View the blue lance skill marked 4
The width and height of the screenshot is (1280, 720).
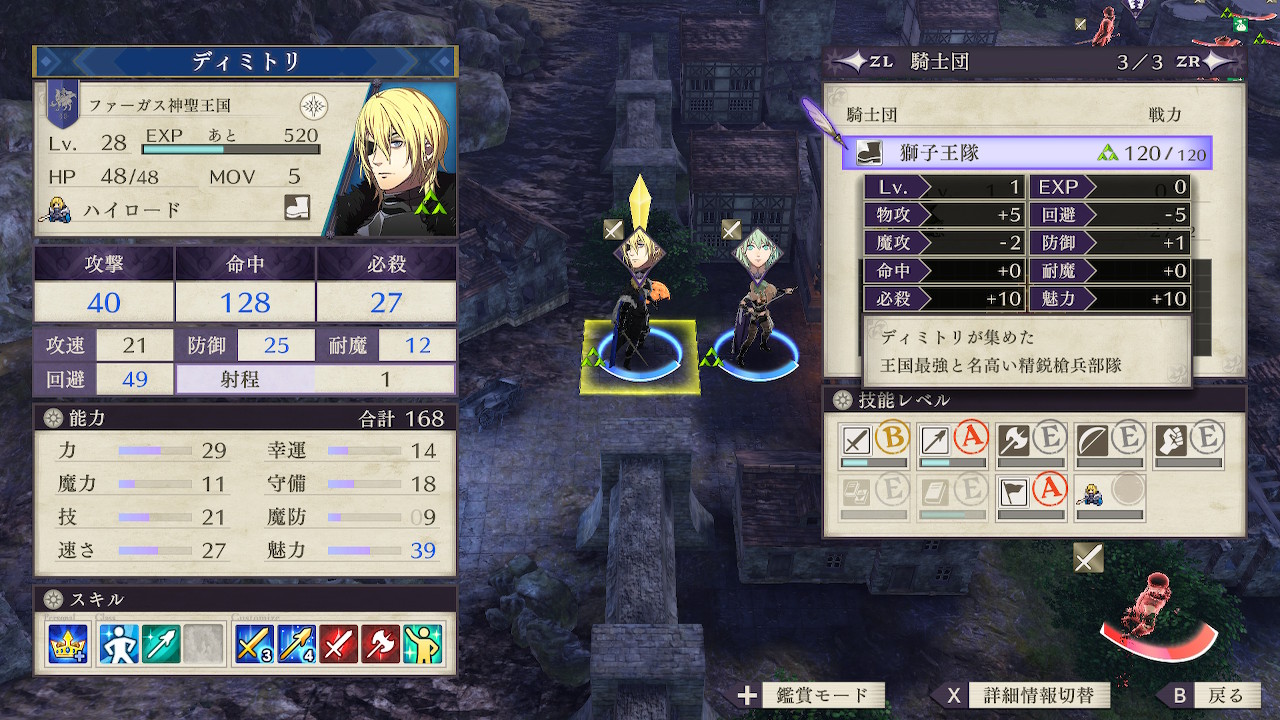tap(296, 645)
